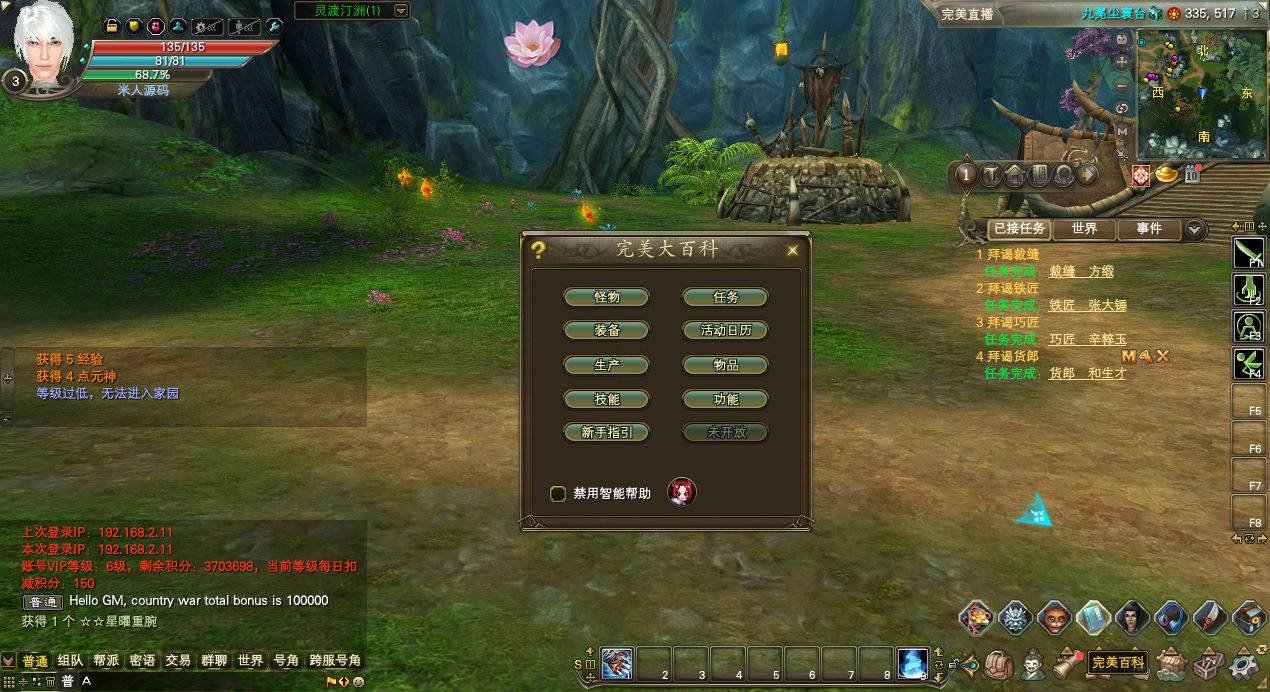Activate the blue flame skill in the hotbar
The width and height of the screenshot is (1270, 692).
pos(913,662)
